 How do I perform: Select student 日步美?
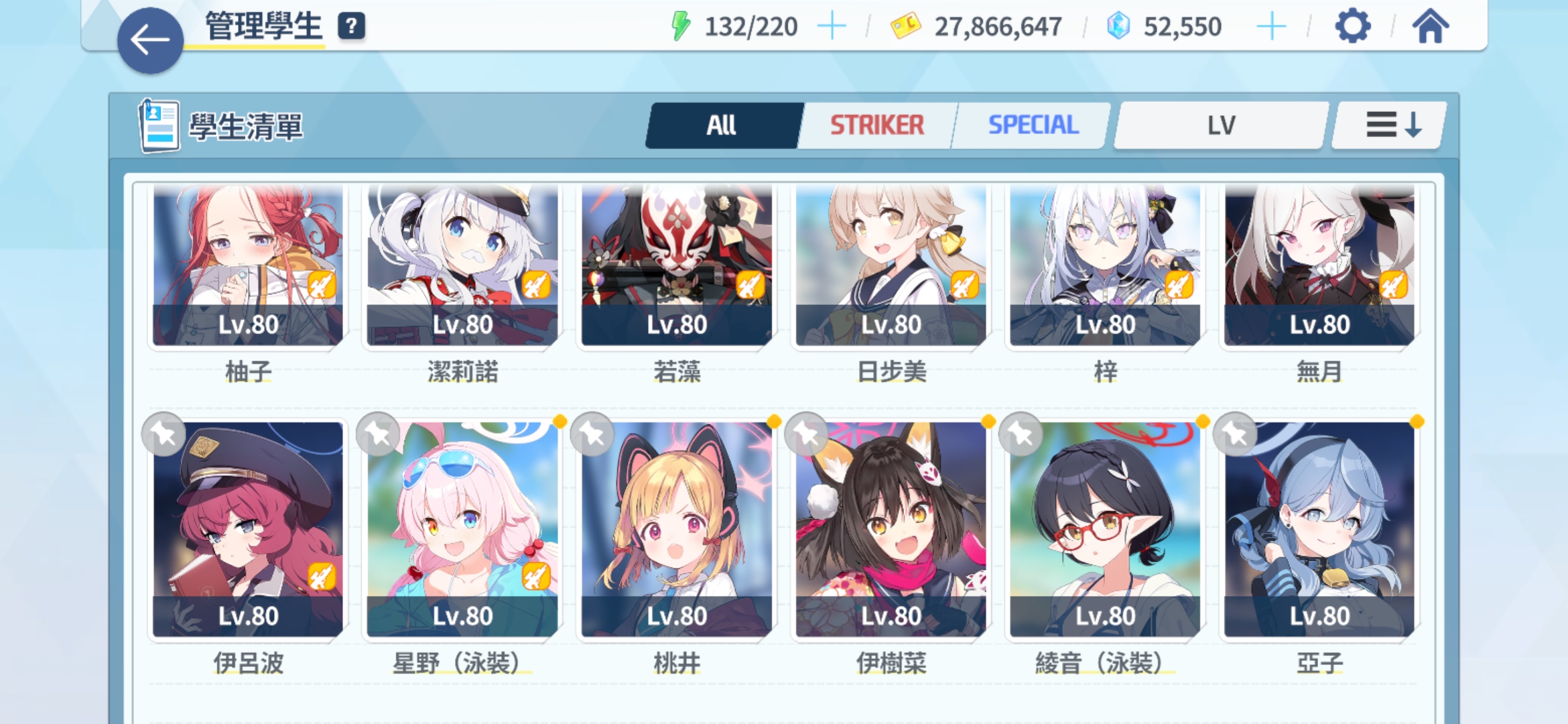pyautogui.click(x=891, y=268)
